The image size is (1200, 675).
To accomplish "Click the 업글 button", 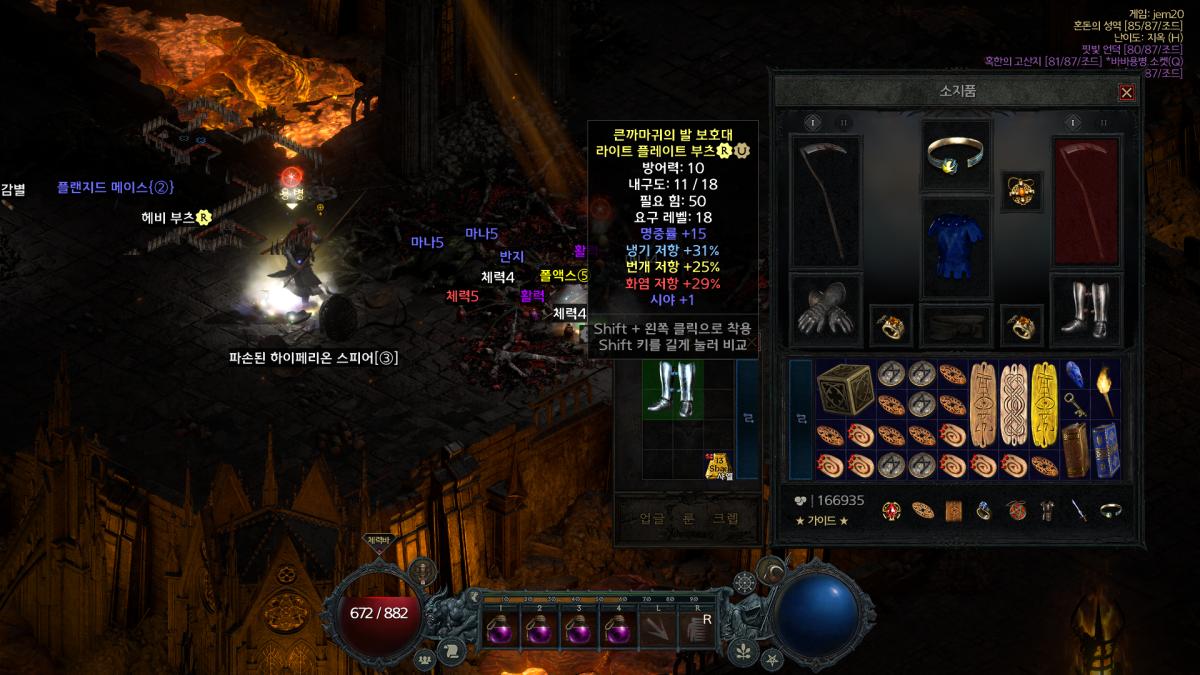I will point(651,518).
